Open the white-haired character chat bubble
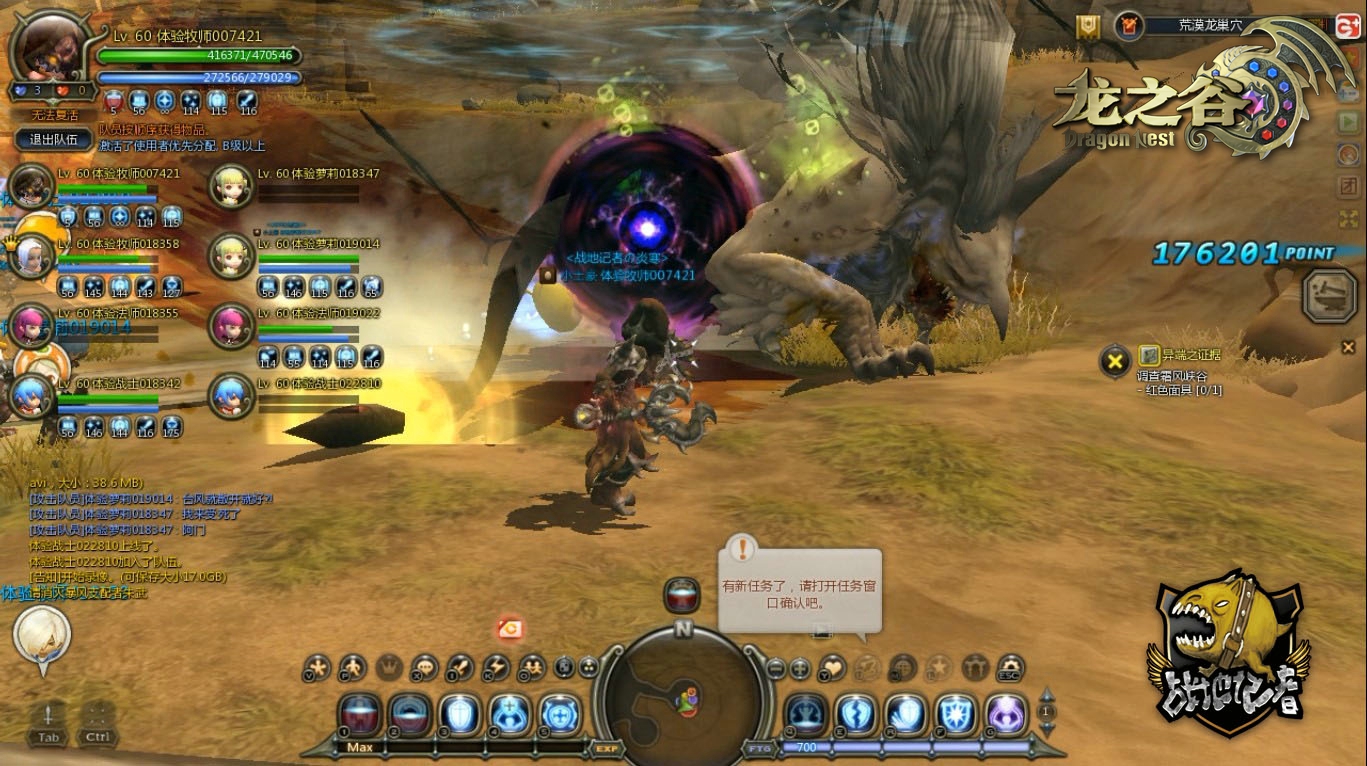 click(x=42, y=634)
